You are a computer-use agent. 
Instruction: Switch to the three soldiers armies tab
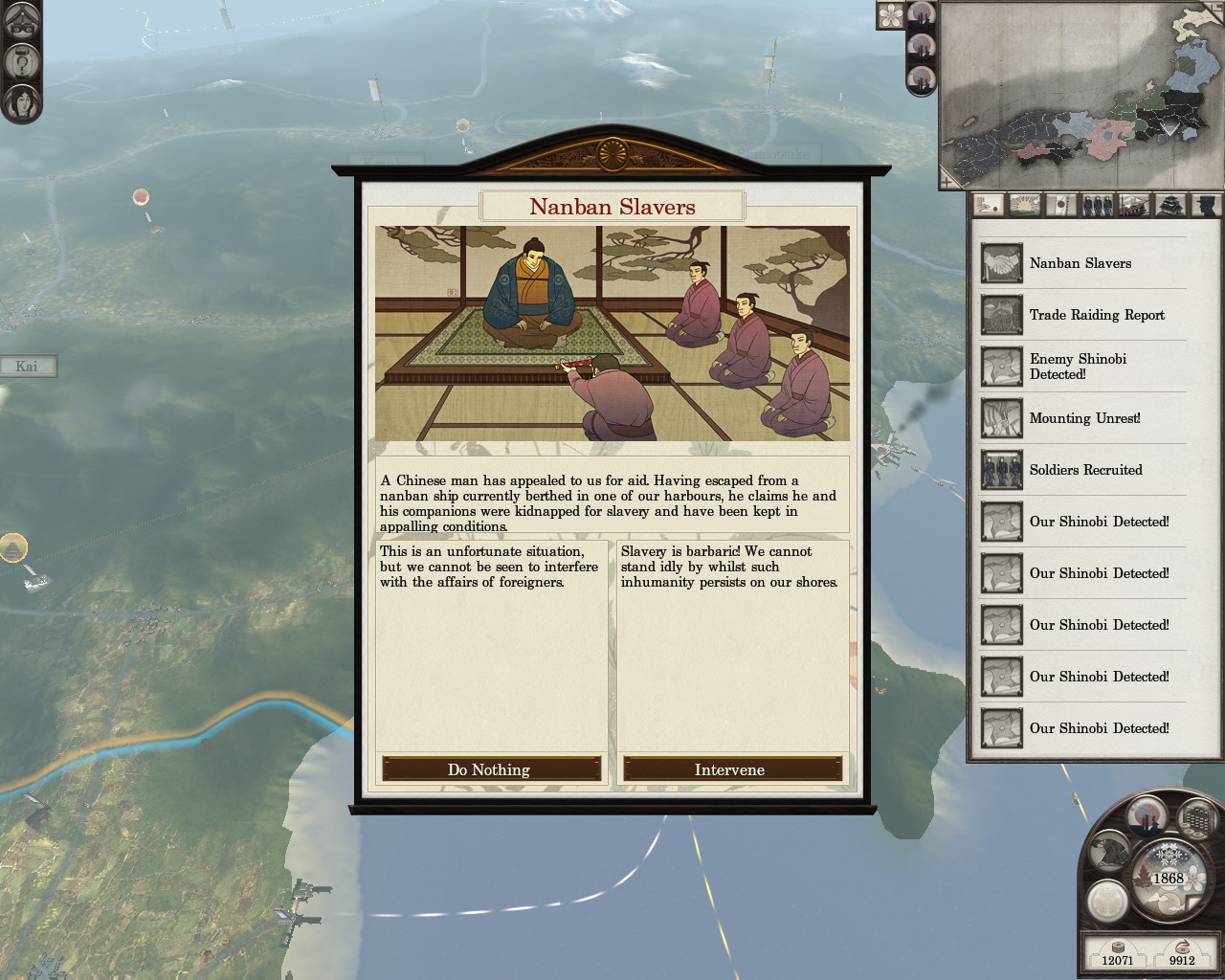(x=1098, y=205)
